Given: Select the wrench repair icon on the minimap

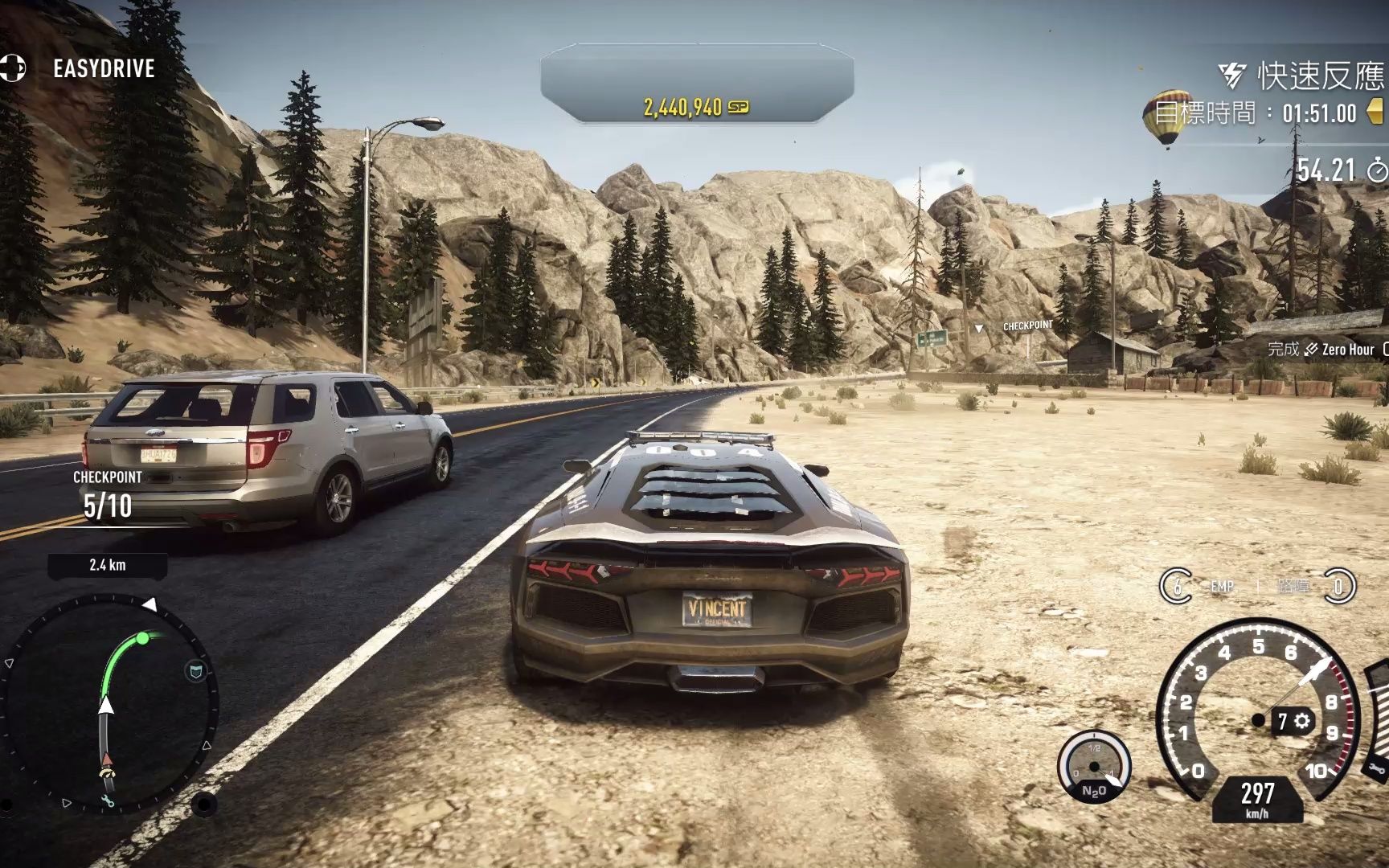Looking at the screenshot, I should pos(108,800).
